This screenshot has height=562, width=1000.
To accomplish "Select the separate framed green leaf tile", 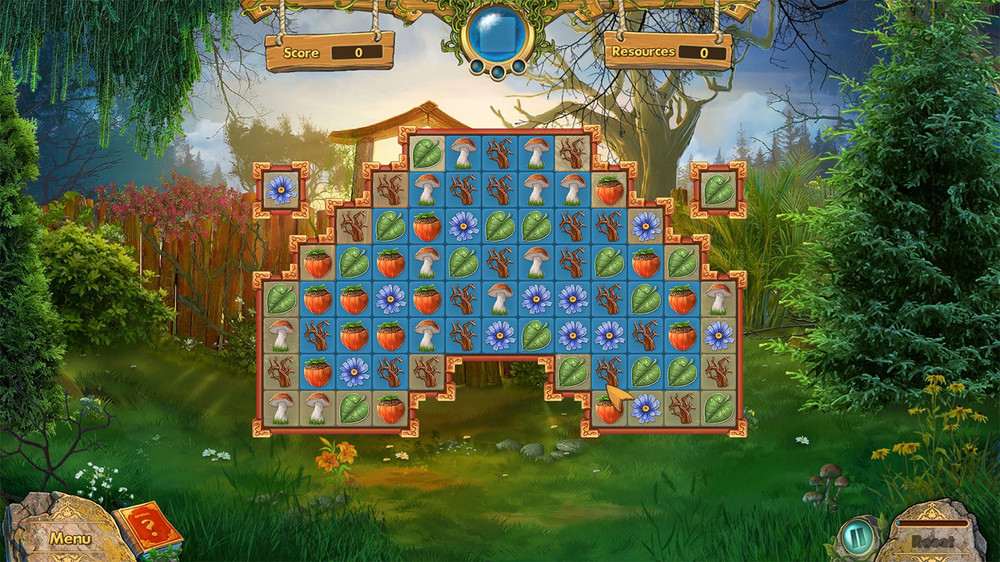I will 718,189.
